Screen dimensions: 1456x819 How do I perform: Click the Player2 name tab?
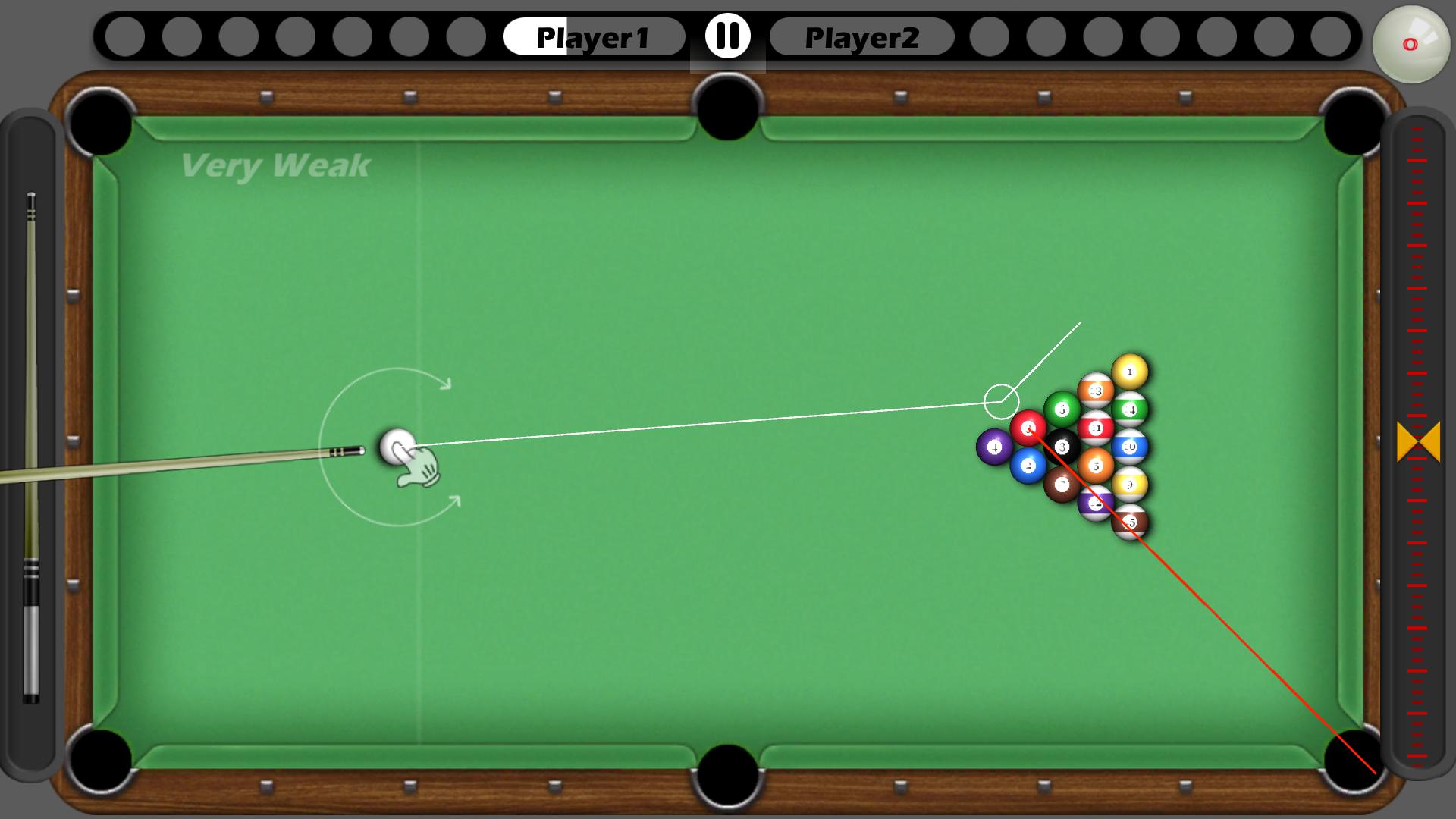pos(862,36)
